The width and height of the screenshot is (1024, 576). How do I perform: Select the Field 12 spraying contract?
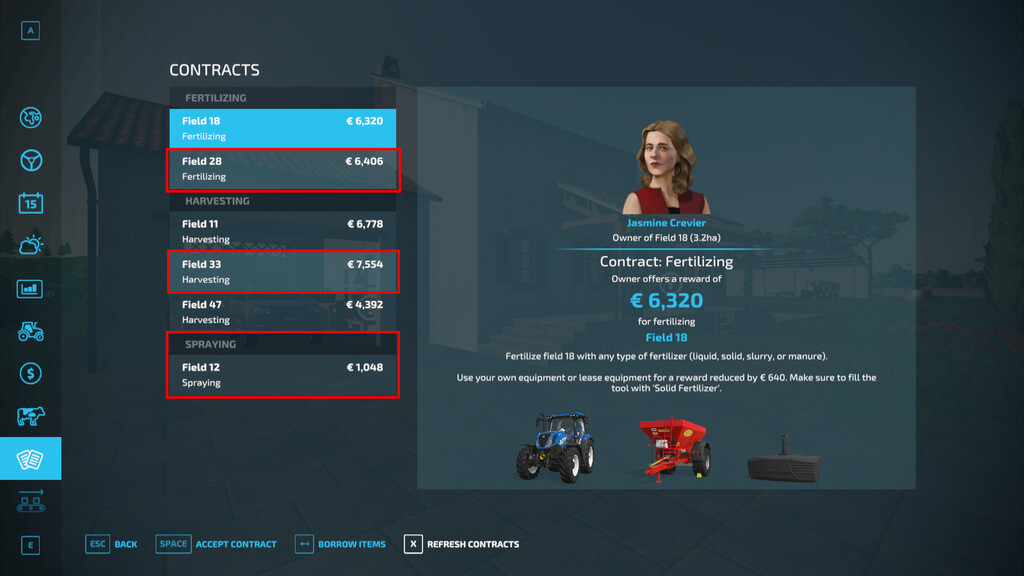pyautogui.click(x=282, y=374)
